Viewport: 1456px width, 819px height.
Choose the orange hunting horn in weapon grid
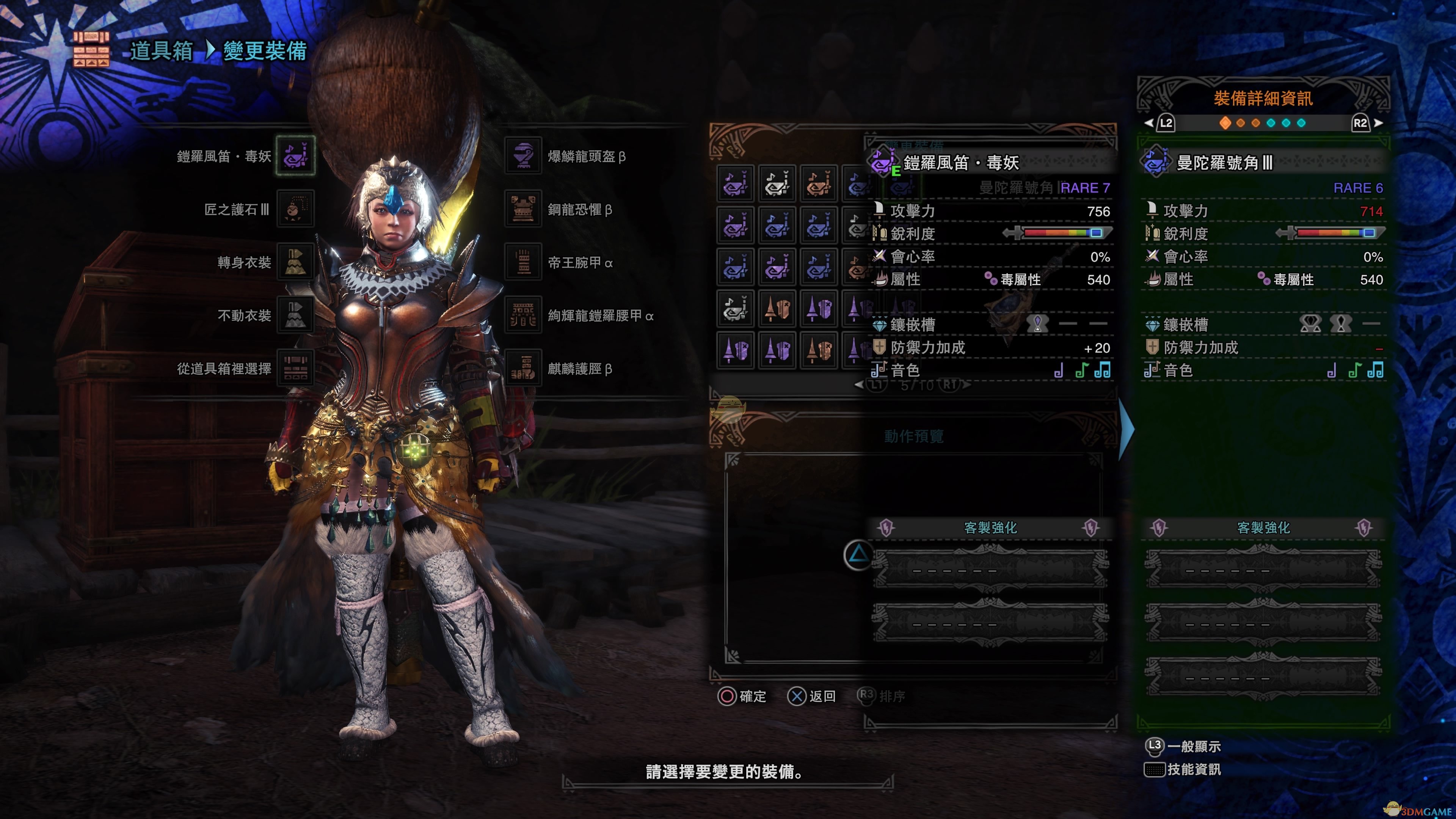point(819,184)
